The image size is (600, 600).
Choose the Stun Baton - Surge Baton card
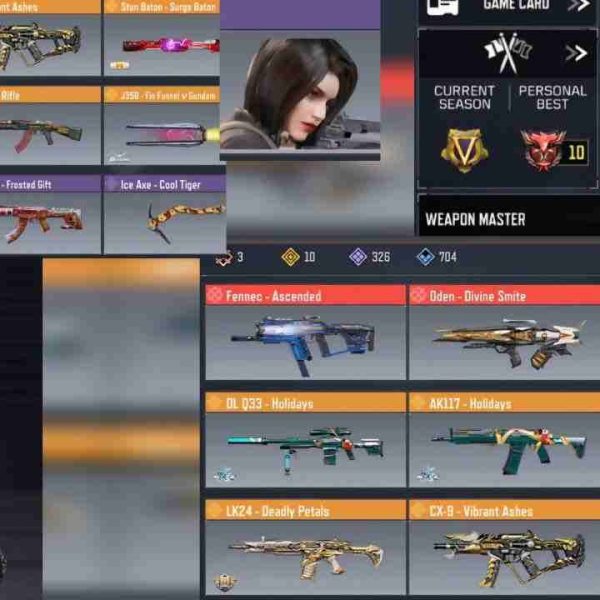point(162,42)
